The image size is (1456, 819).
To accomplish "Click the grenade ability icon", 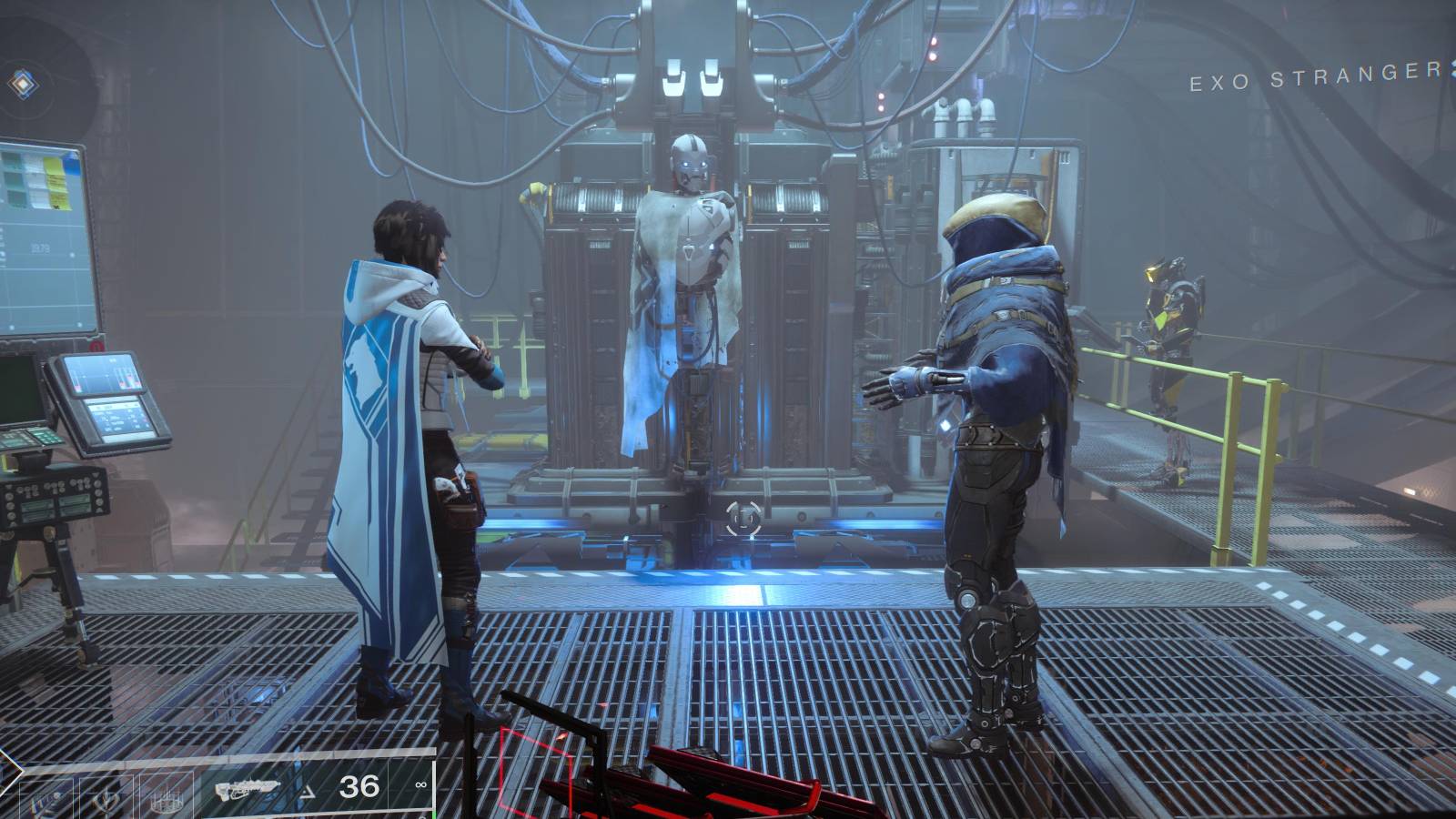I will coord(167,799).
